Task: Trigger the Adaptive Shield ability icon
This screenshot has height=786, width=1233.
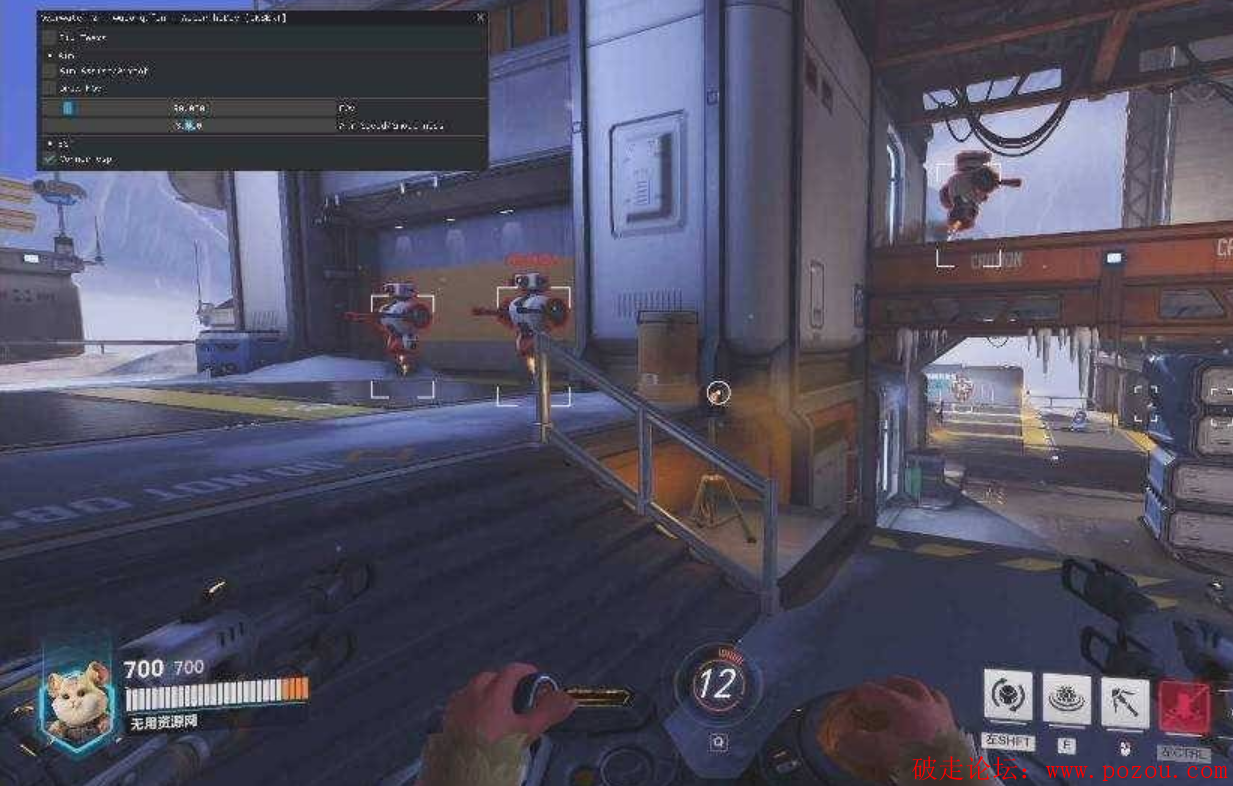Action: point(1067,697)
